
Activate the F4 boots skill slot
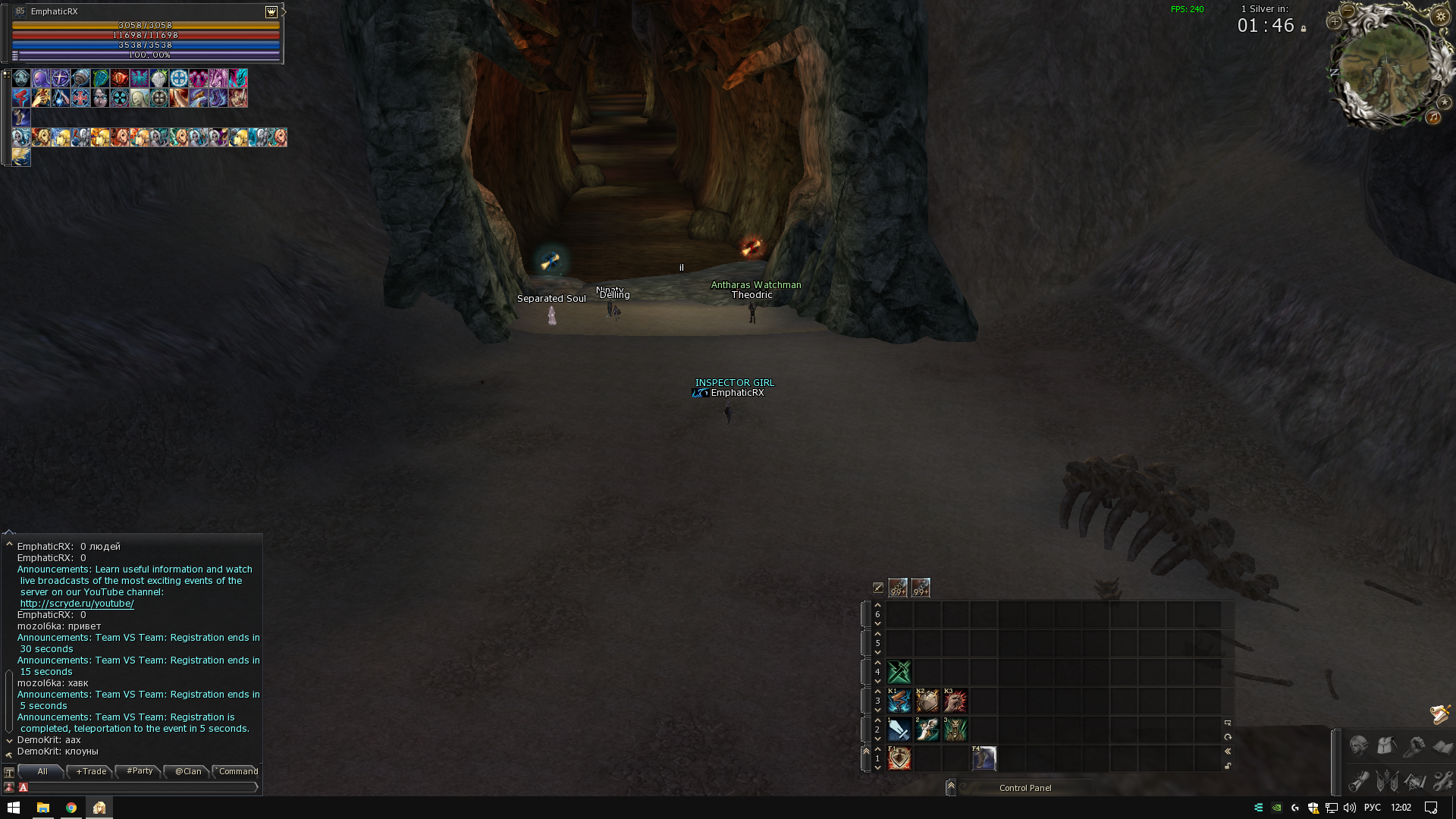click(x=984, y=758)
